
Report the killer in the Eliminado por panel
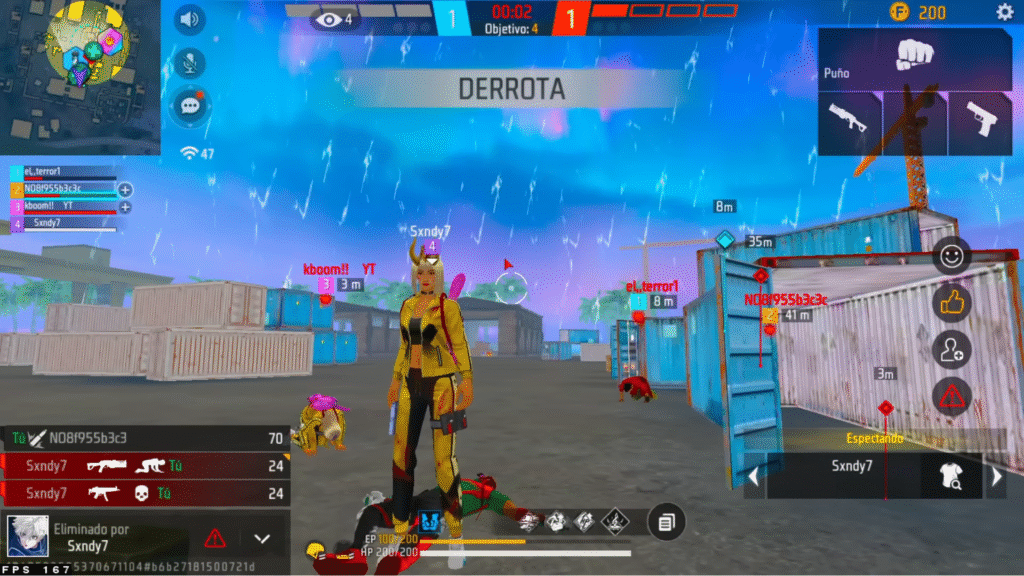pyautogui.click(x=215, y=538)
